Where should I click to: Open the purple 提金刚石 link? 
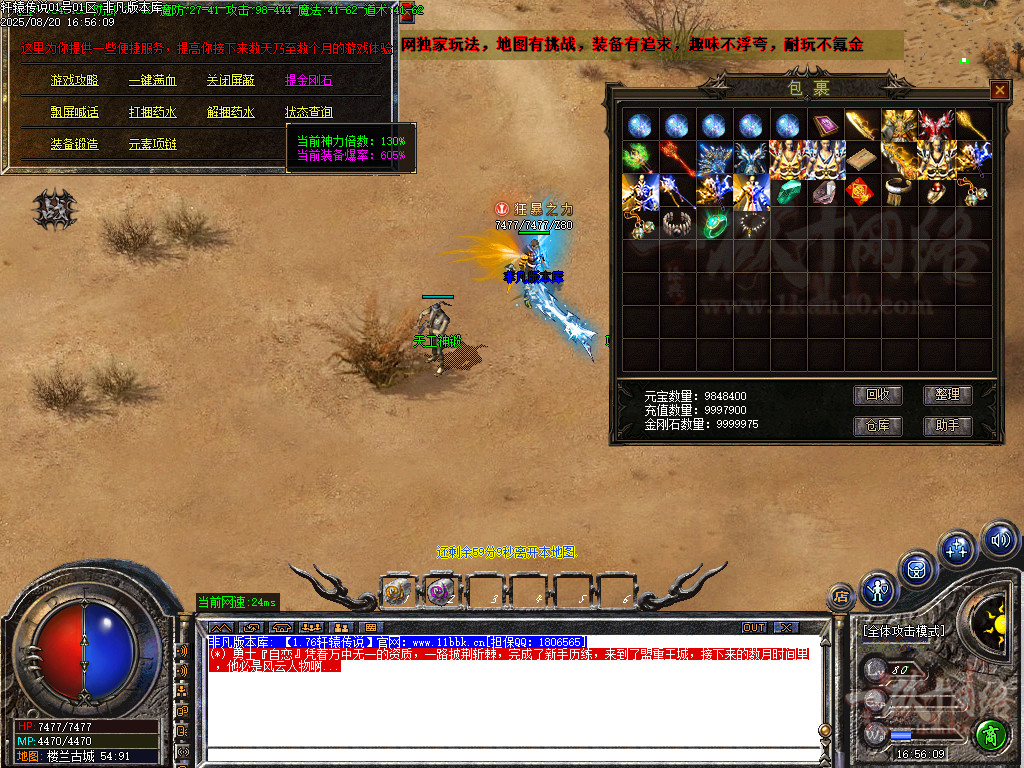click(x=308, y=81)
